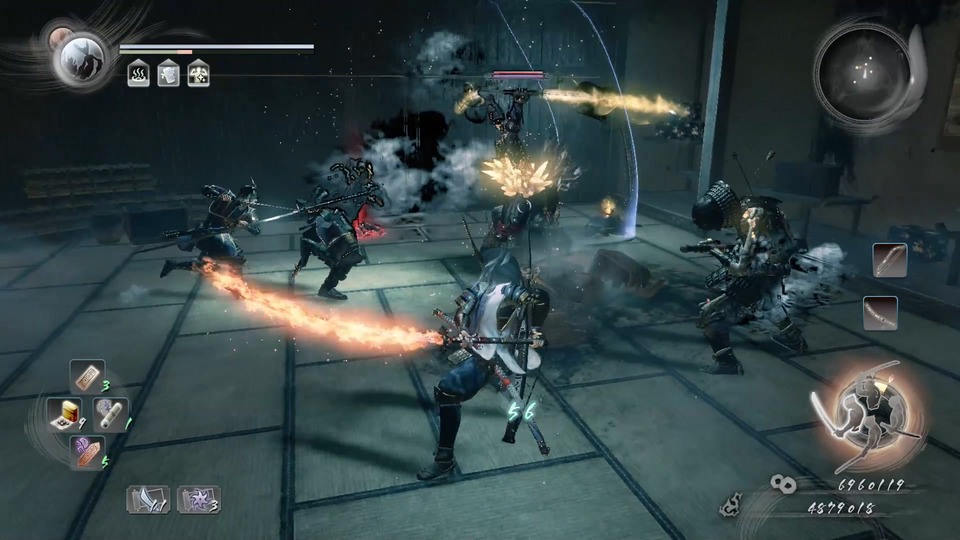The width and height of the screenshot is (960, 540).
Task: Activate the blade ninjutsu scroll slot
Action: pos(147,498)
